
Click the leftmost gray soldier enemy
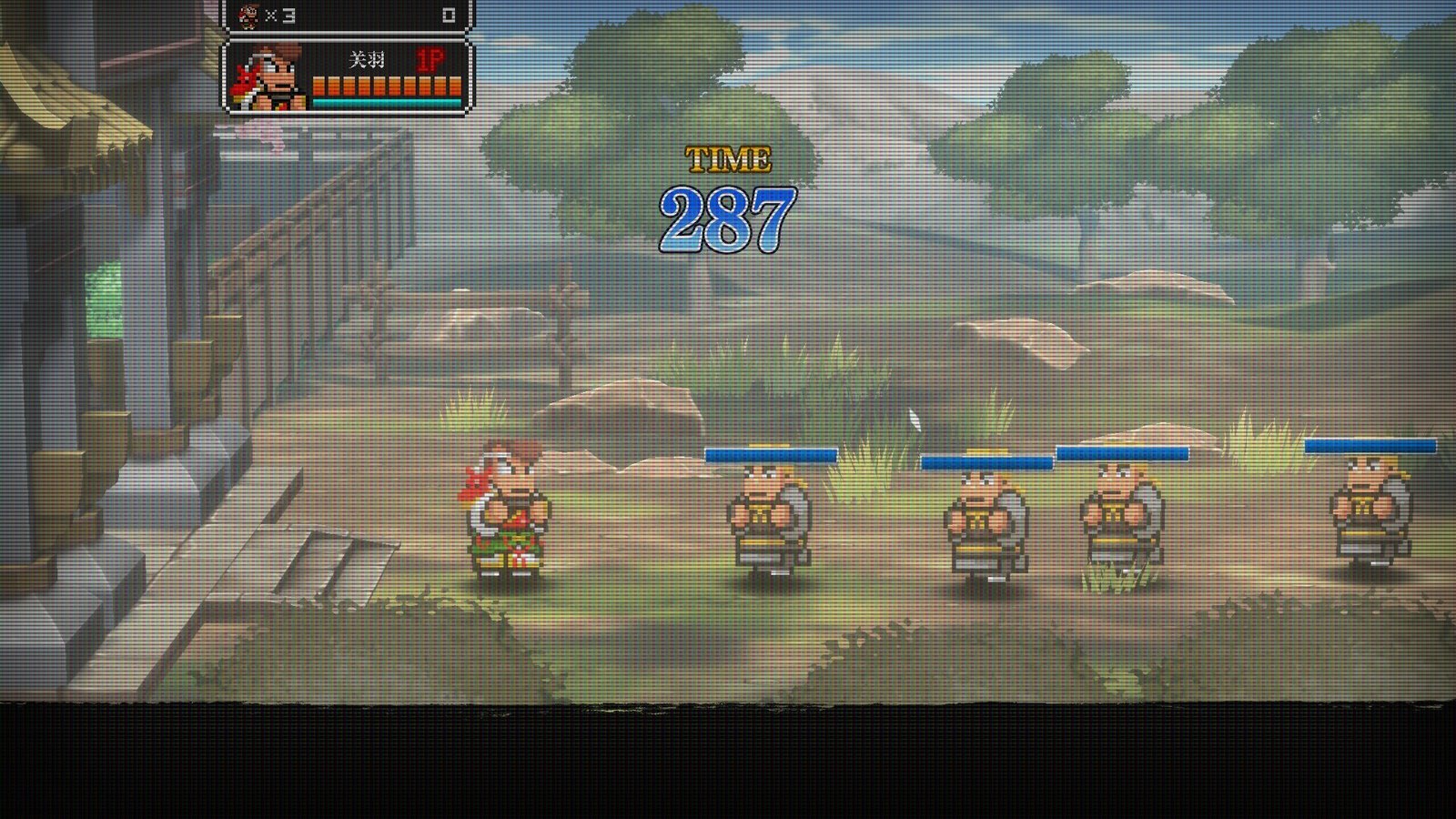pyautogui.click(x=767, y=514)
